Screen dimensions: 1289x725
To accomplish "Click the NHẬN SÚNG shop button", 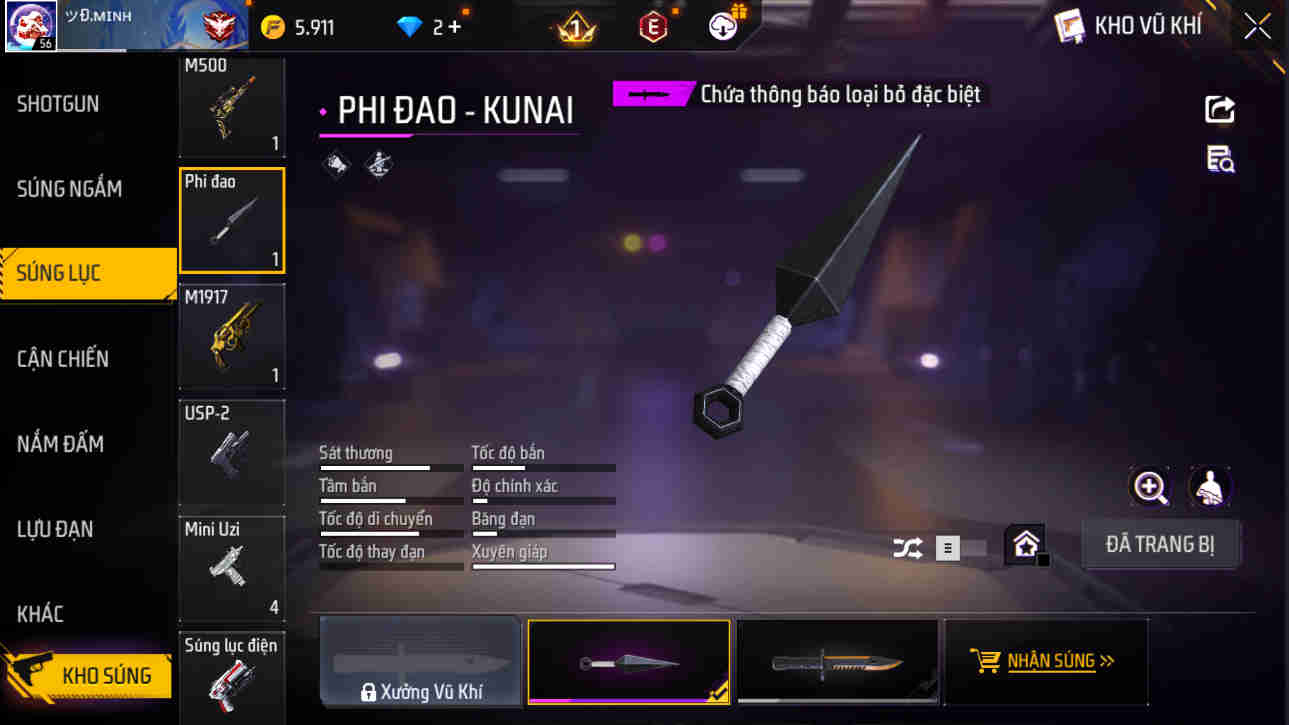I will click(1045, 661).
